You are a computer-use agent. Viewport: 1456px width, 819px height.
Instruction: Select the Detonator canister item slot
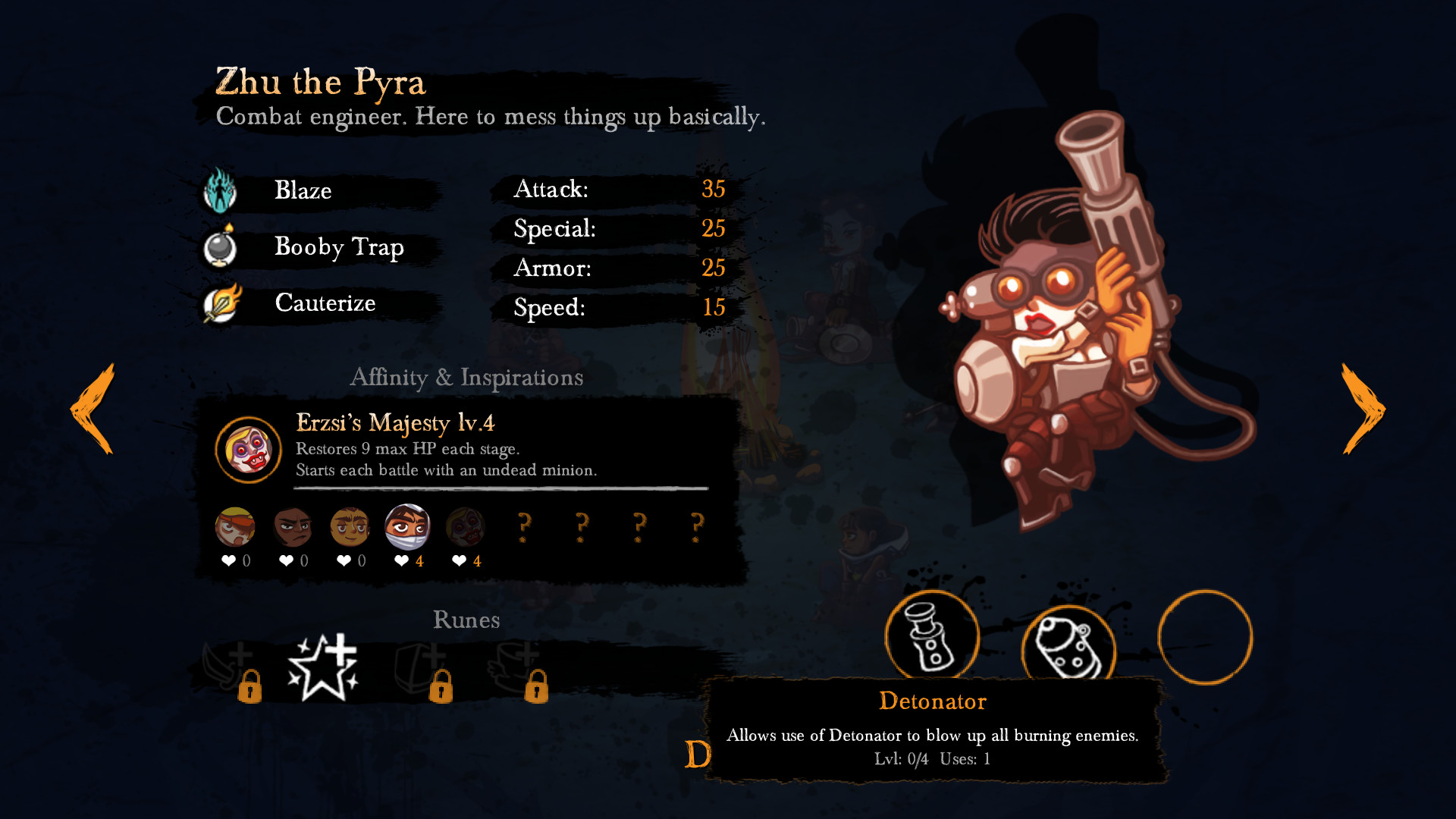tap(1068, 646)
